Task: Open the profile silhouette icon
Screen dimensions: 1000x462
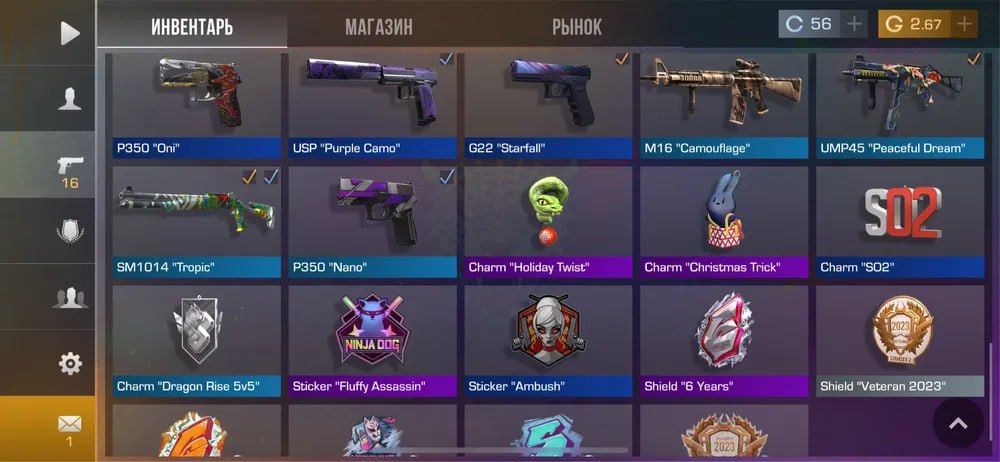Action: (x=69, y=98)
